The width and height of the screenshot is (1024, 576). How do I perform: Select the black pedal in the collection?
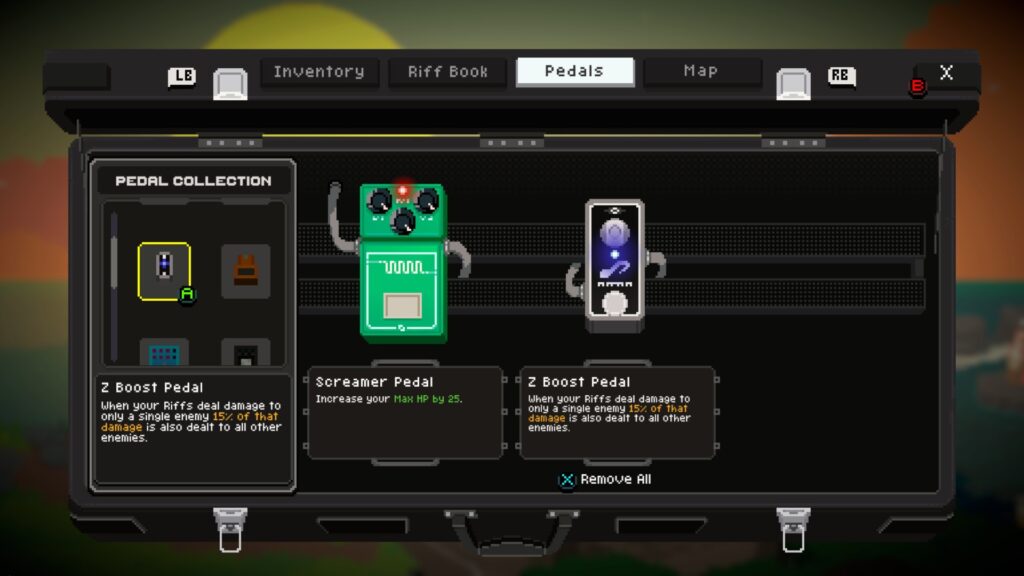[x=245, y=353]
